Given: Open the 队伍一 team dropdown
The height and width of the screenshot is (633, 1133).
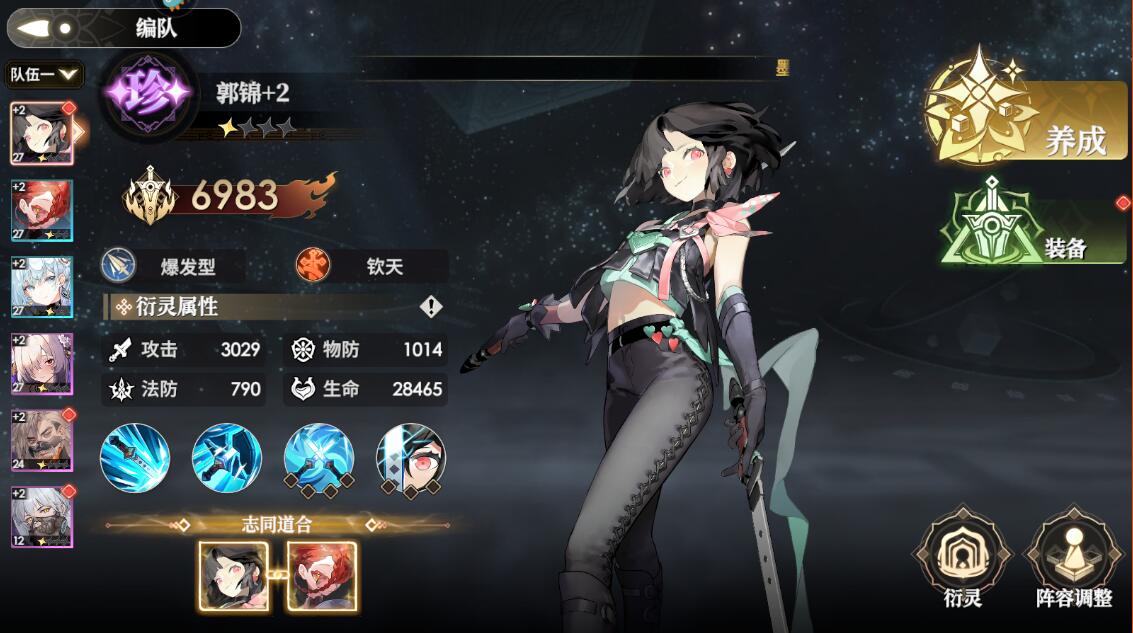Looking at the screenshot, I should (x=44, y=74).
